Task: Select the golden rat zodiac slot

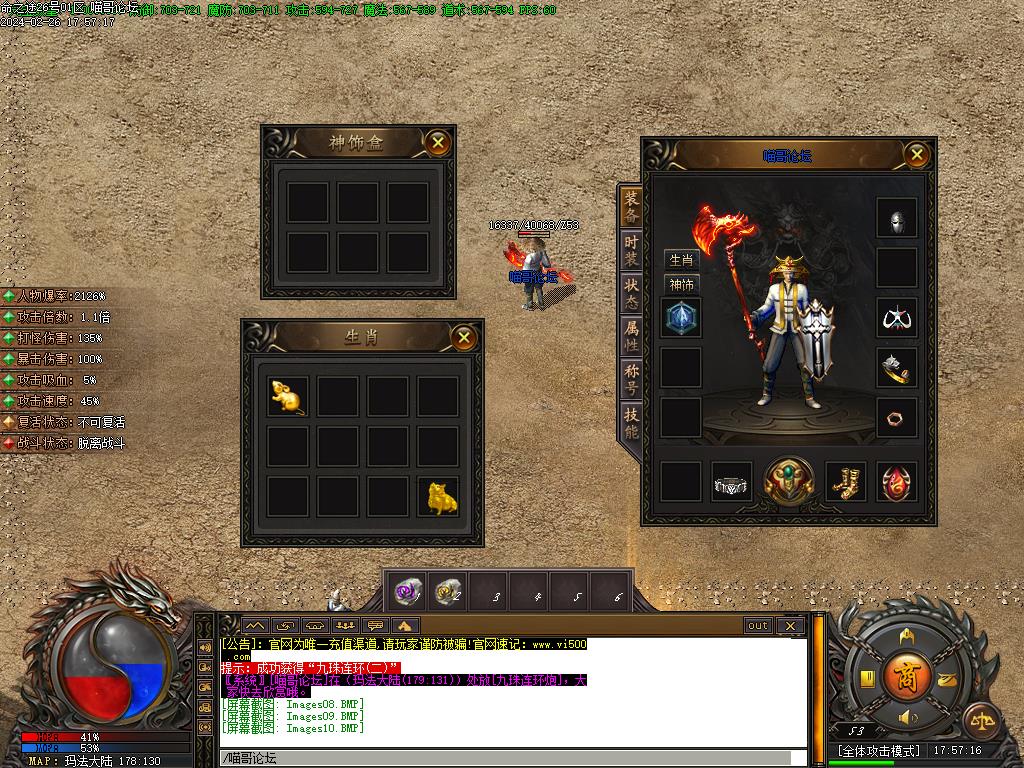Action: pyautogui.click(x=287, y=397)
